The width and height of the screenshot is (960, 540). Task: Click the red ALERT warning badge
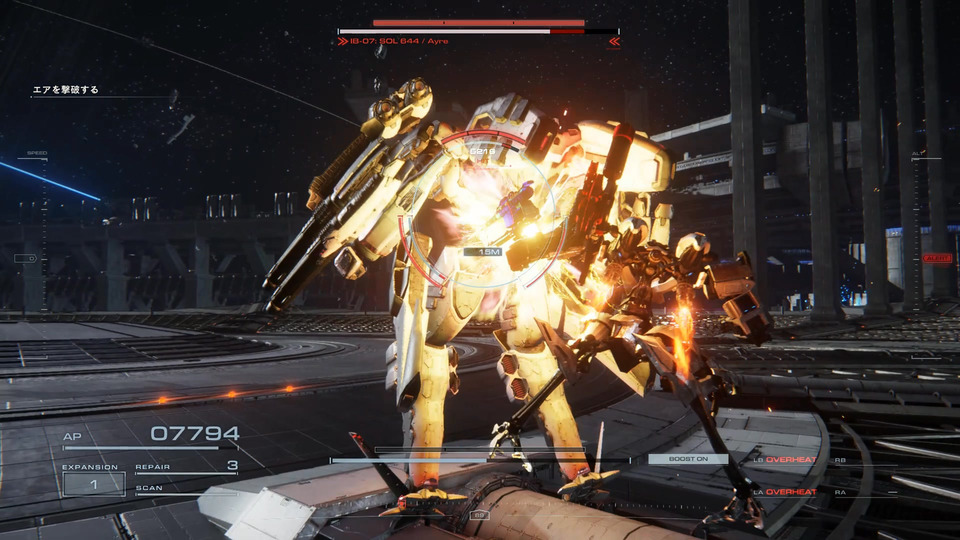[x=937, y=258]
